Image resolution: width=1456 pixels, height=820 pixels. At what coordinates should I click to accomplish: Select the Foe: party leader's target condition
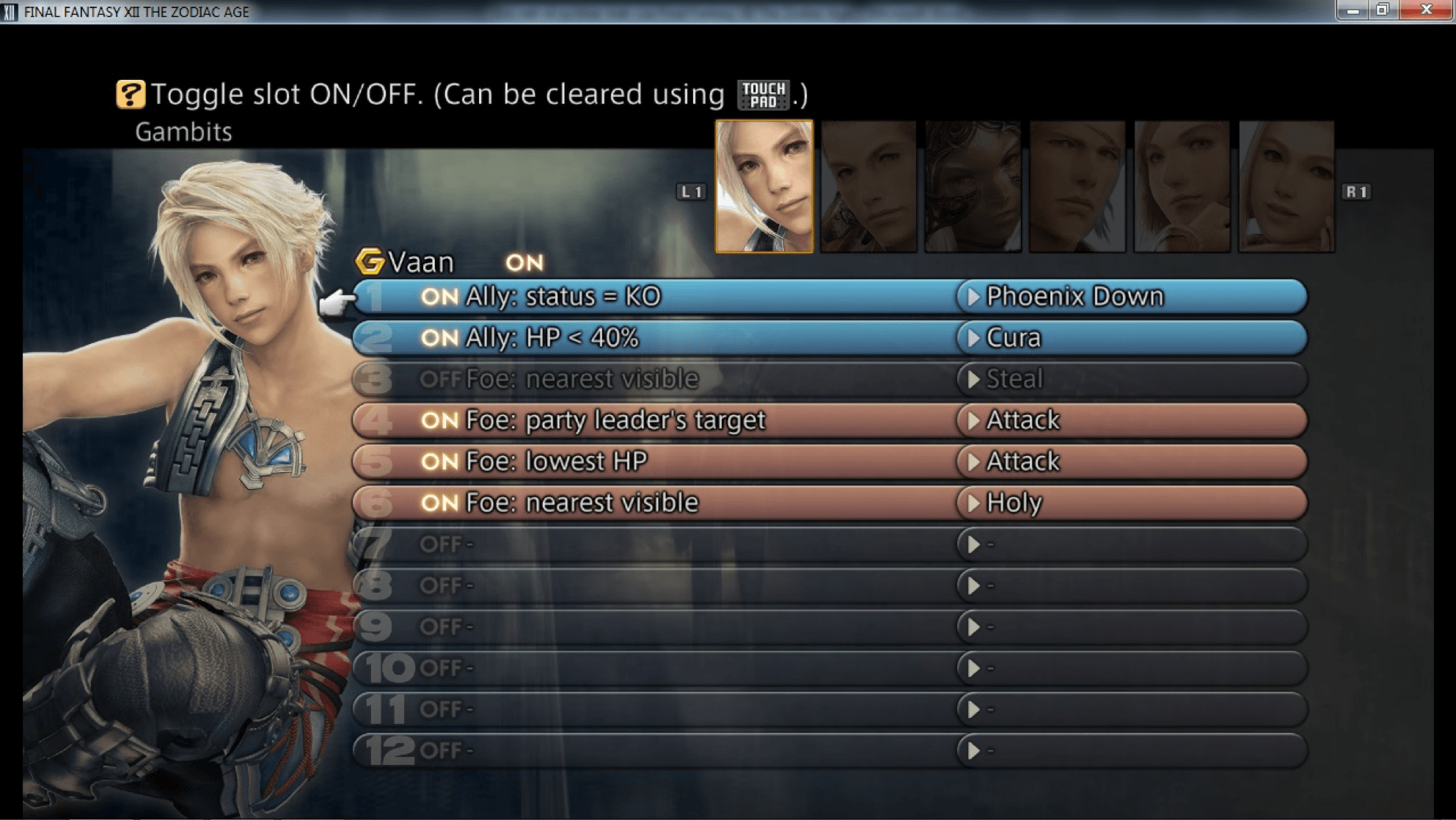point(615,420)
